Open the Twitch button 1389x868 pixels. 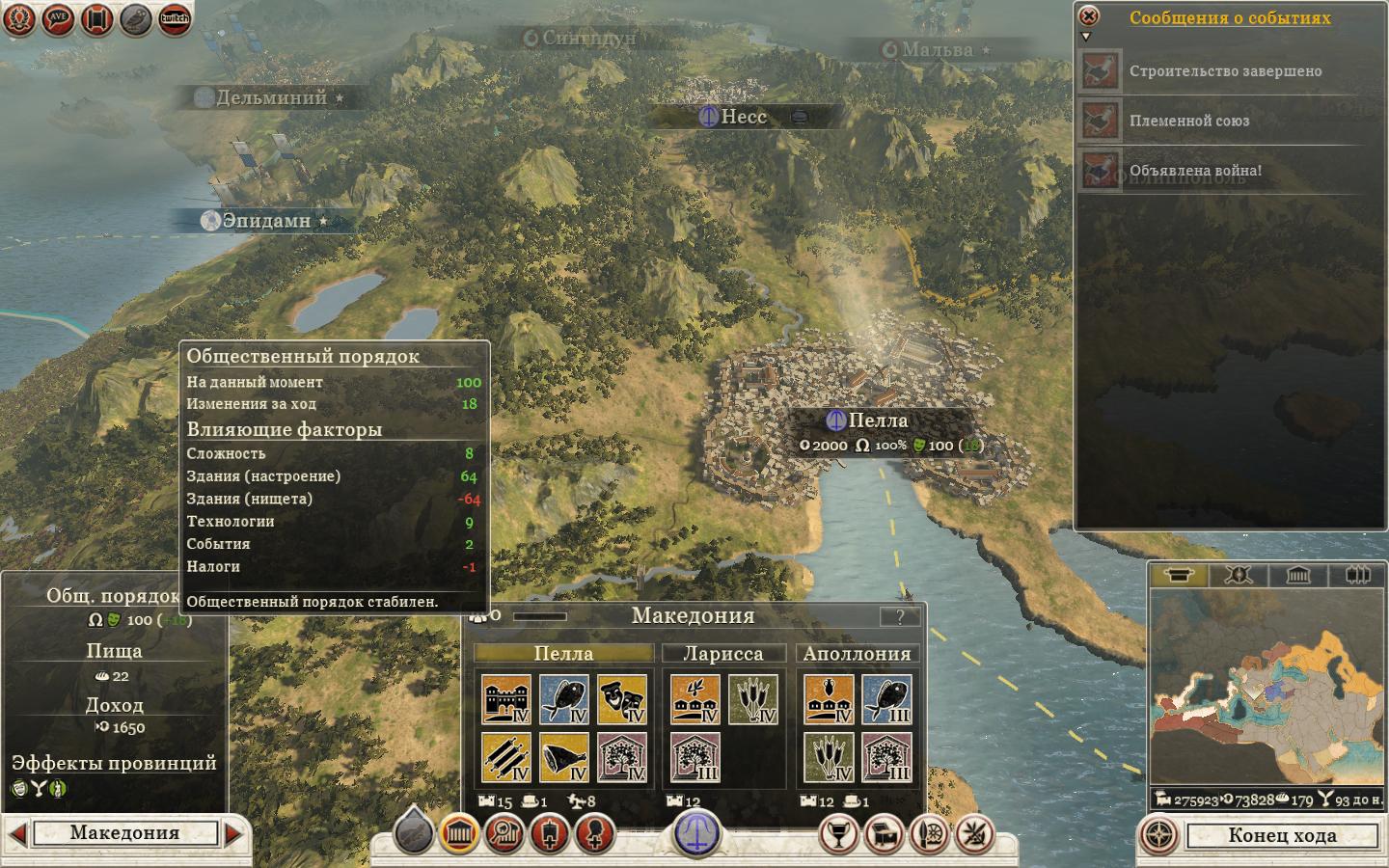click(x=175, y=19)
